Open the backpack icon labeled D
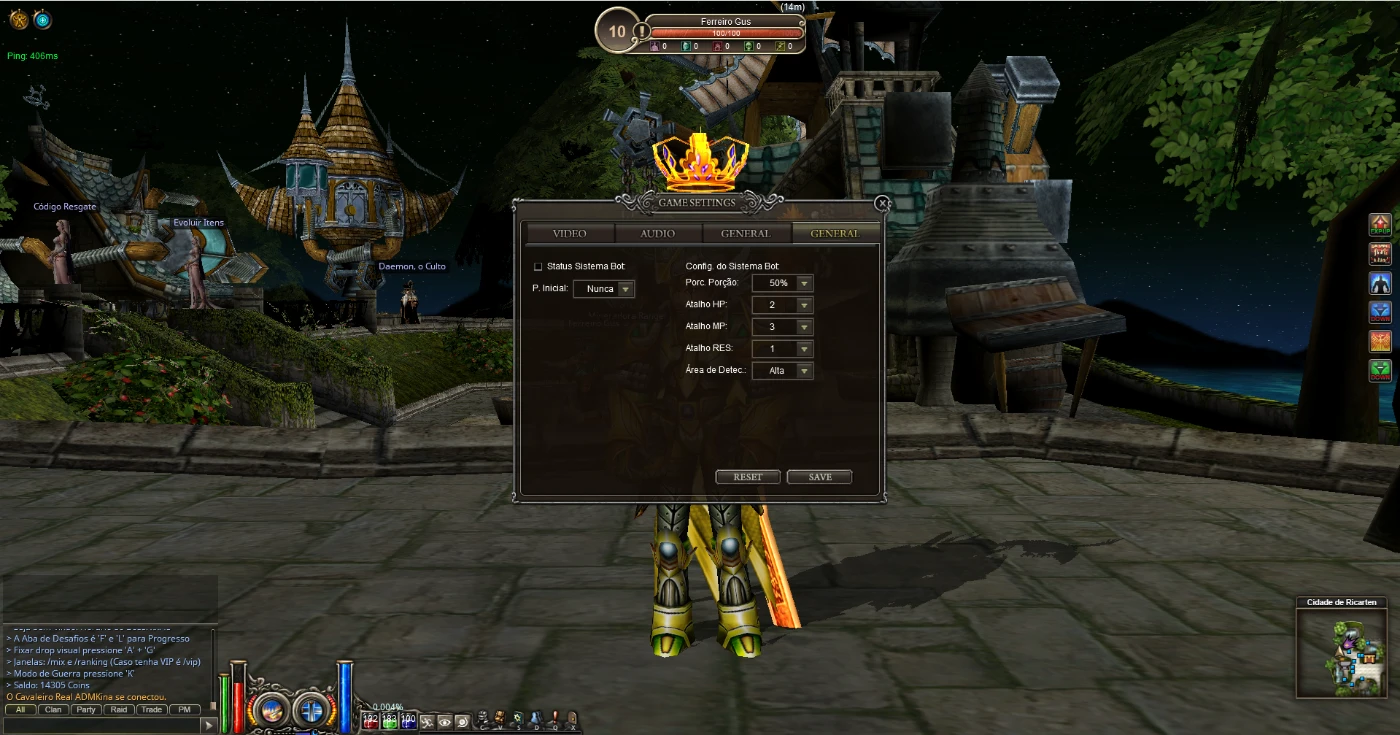This screenshot has width=1400, height=735. 537,719
